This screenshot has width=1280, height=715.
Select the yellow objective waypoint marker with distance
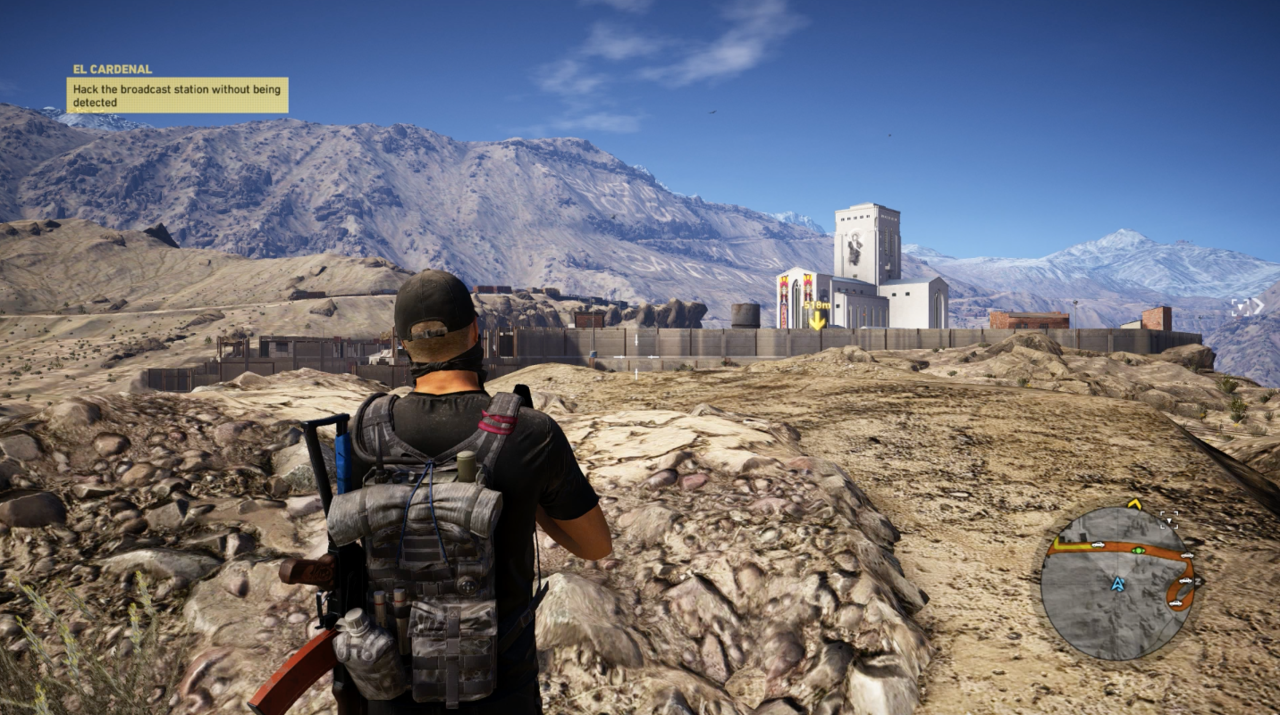817,315
